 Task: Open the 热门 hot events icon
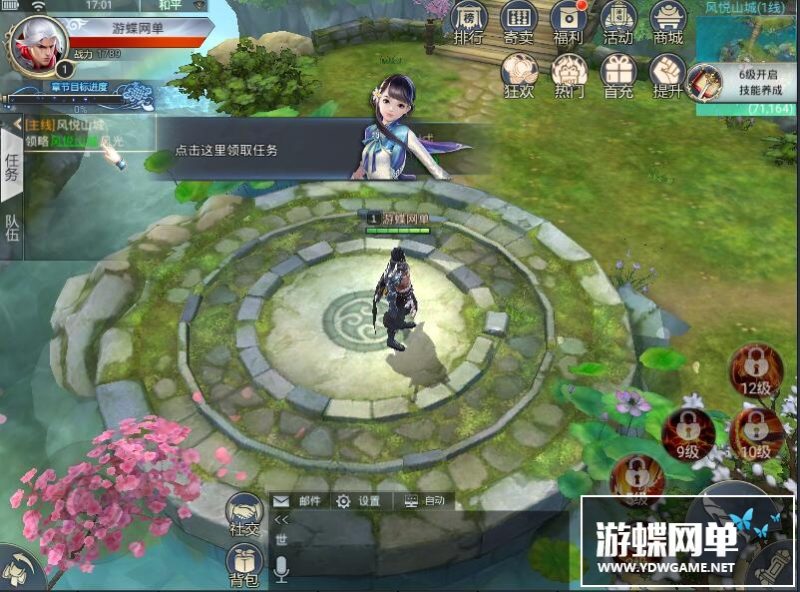tap(569, 73)
